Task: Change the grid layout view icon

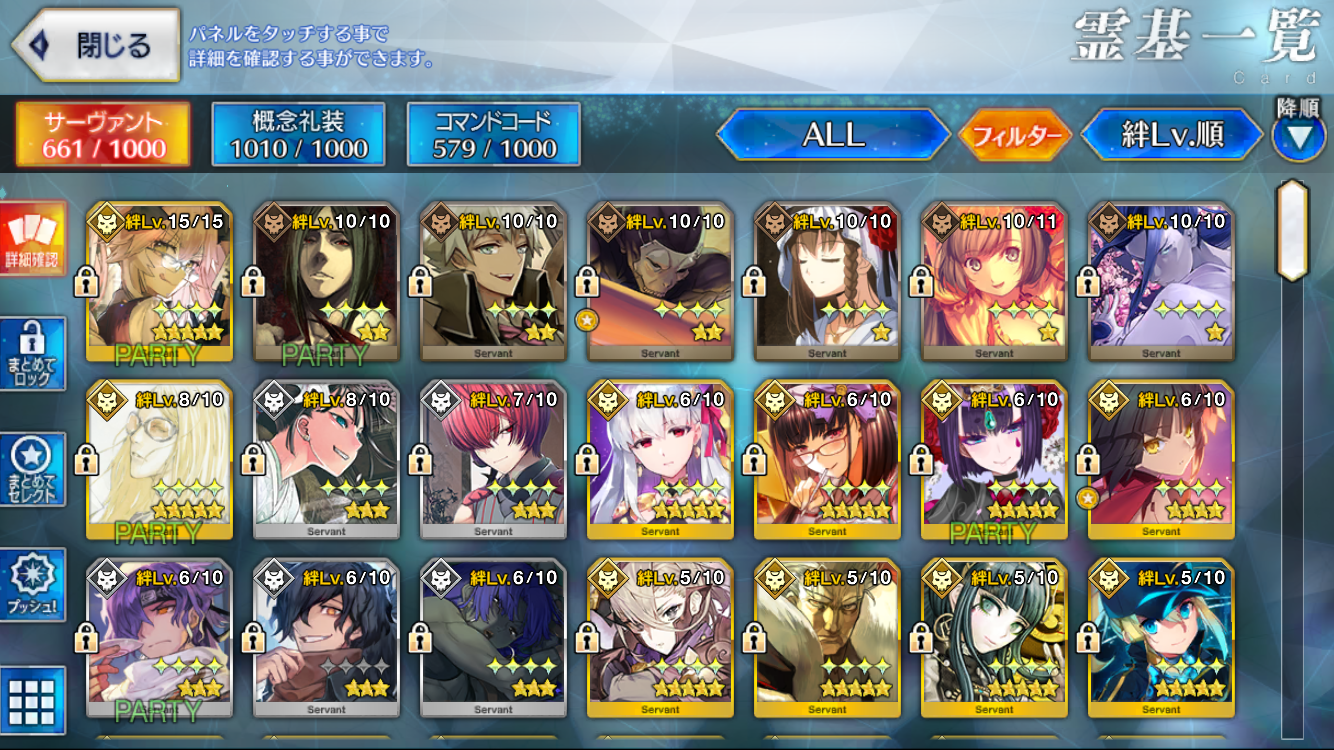Action: click(32, 698)
